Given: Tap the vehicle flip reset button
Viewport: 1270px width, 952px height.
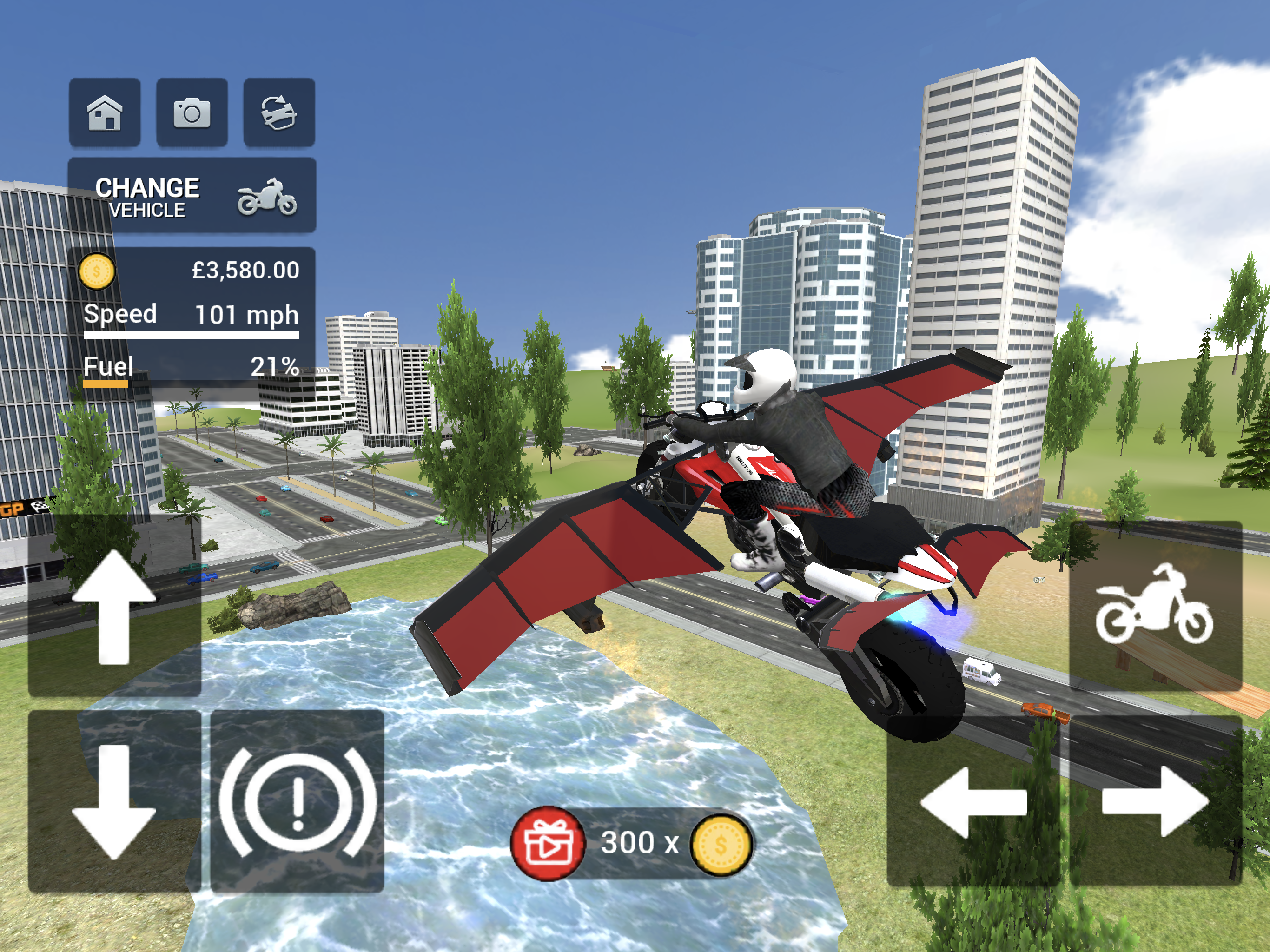Looking at the screenshot, I should pyautogui.click(x=279, y=112).
